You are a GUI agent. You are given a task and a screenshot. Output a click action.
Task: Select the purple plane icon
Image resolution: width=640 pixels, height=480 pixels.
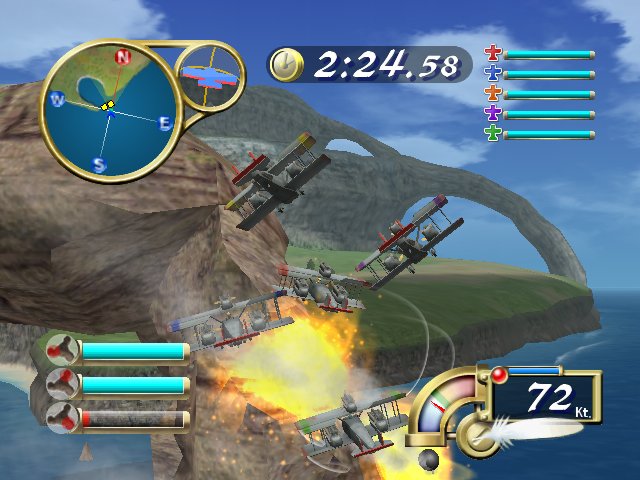[492, 114]
